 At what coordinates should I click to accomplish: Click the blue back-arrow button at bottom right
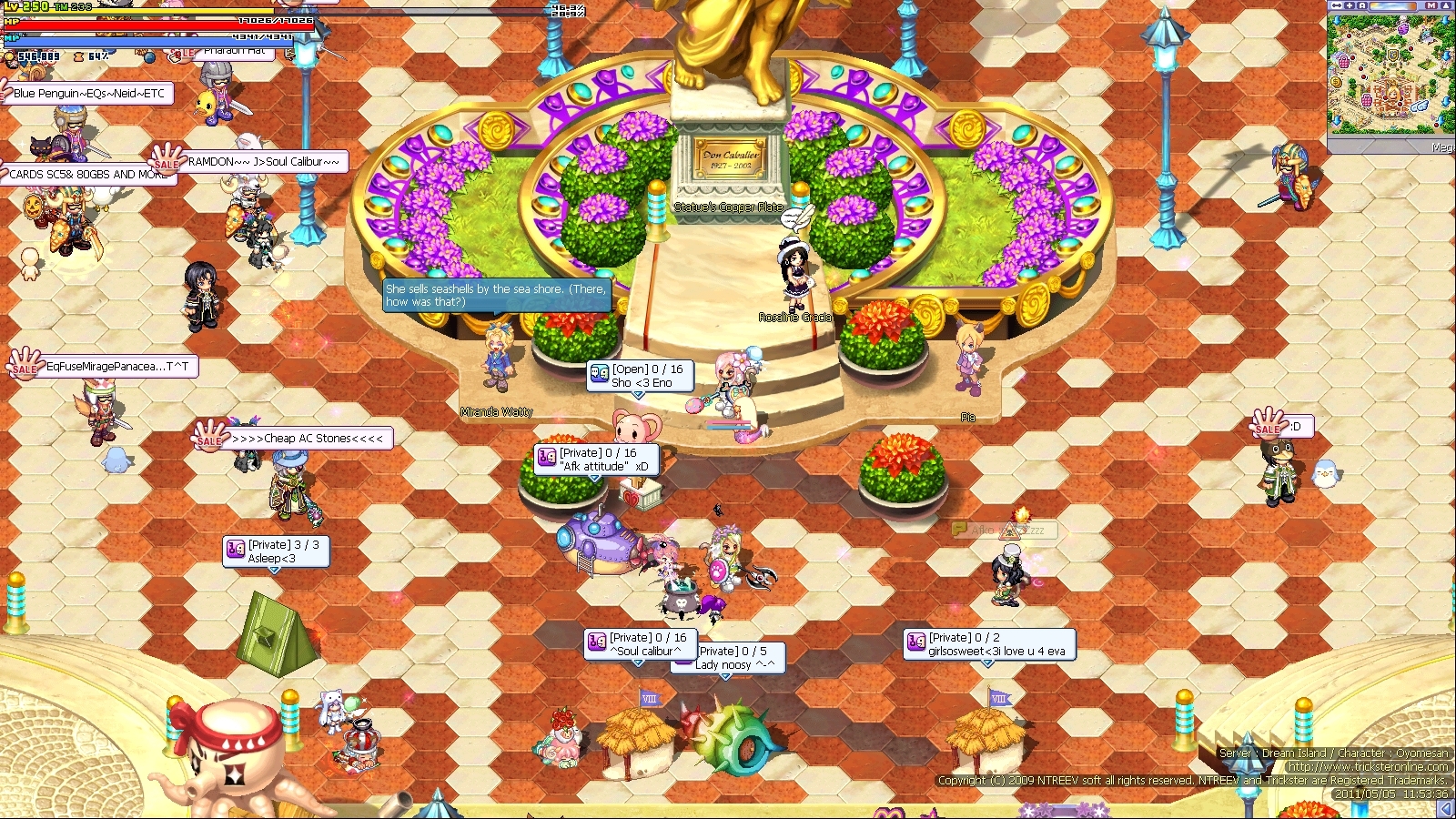(1445, 807)
